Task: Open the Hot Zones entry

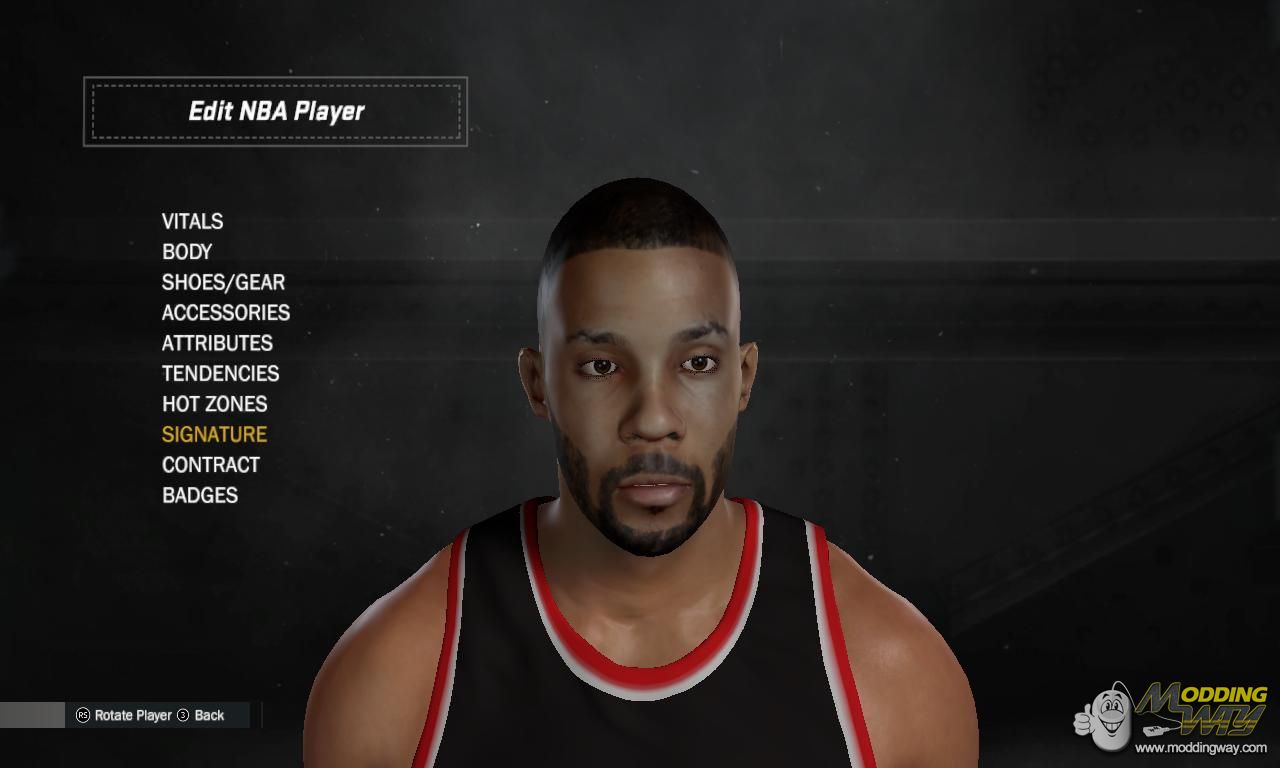Action: pos(215,404)
